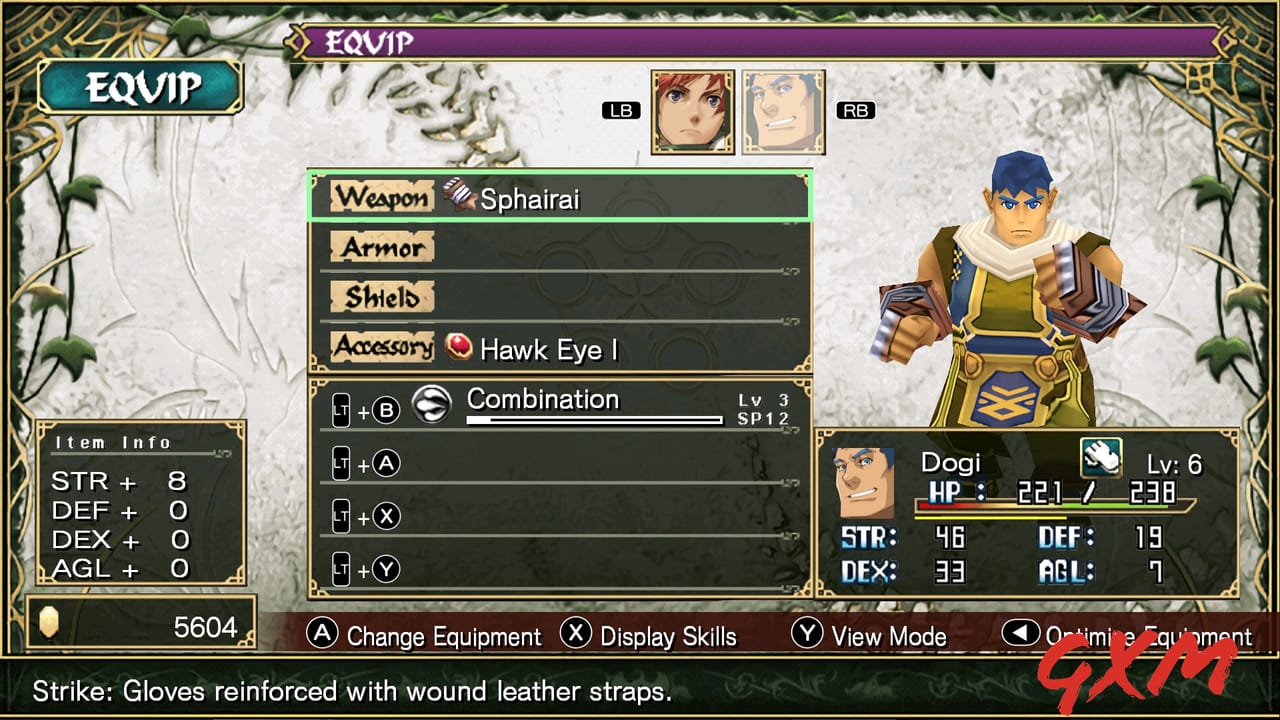Click the Y button icon for View Mode
The width and height of the screenshot is (1280, 720).
click(806, 636)
